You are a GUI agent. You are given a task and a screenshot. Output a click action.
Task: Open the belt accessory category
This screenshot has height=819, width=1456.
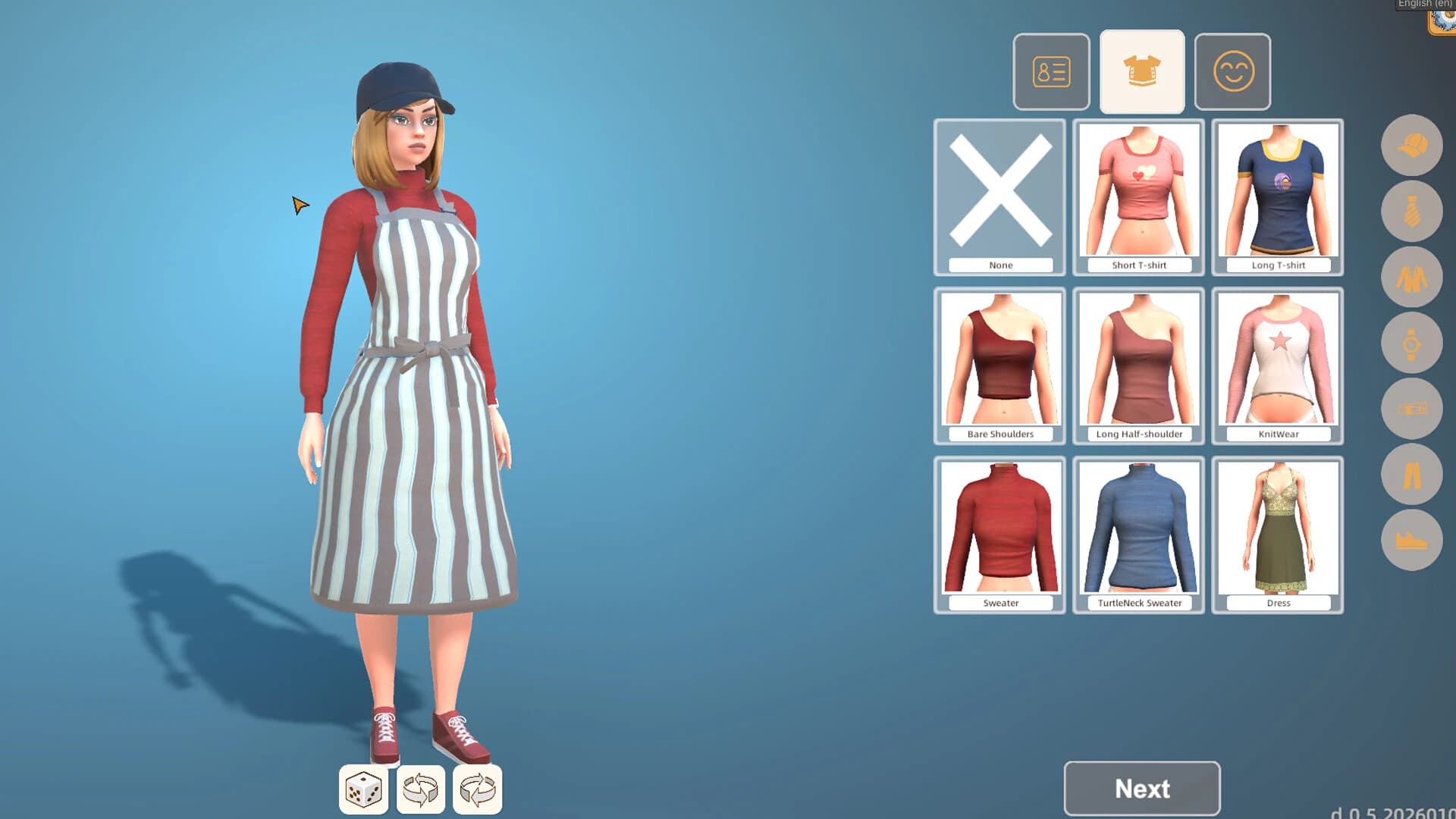coord(1412,407)
